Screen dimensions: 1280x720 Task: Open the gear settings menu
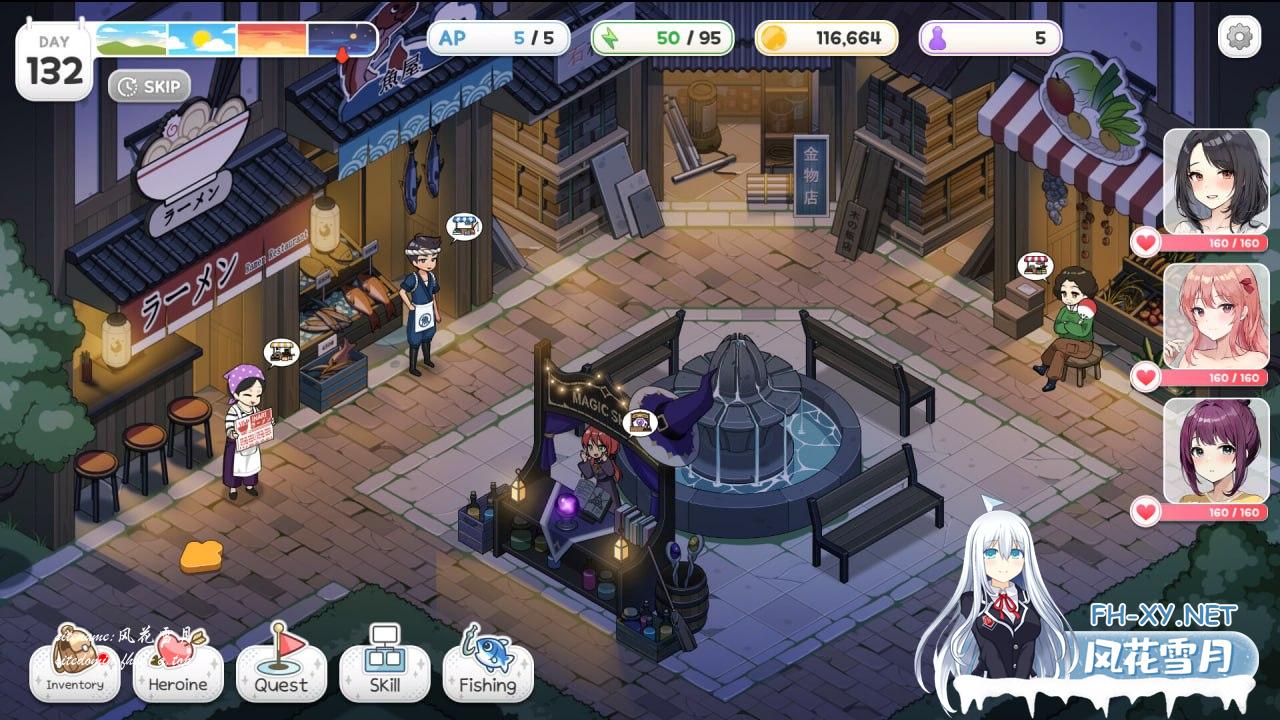pos(1239,38)
